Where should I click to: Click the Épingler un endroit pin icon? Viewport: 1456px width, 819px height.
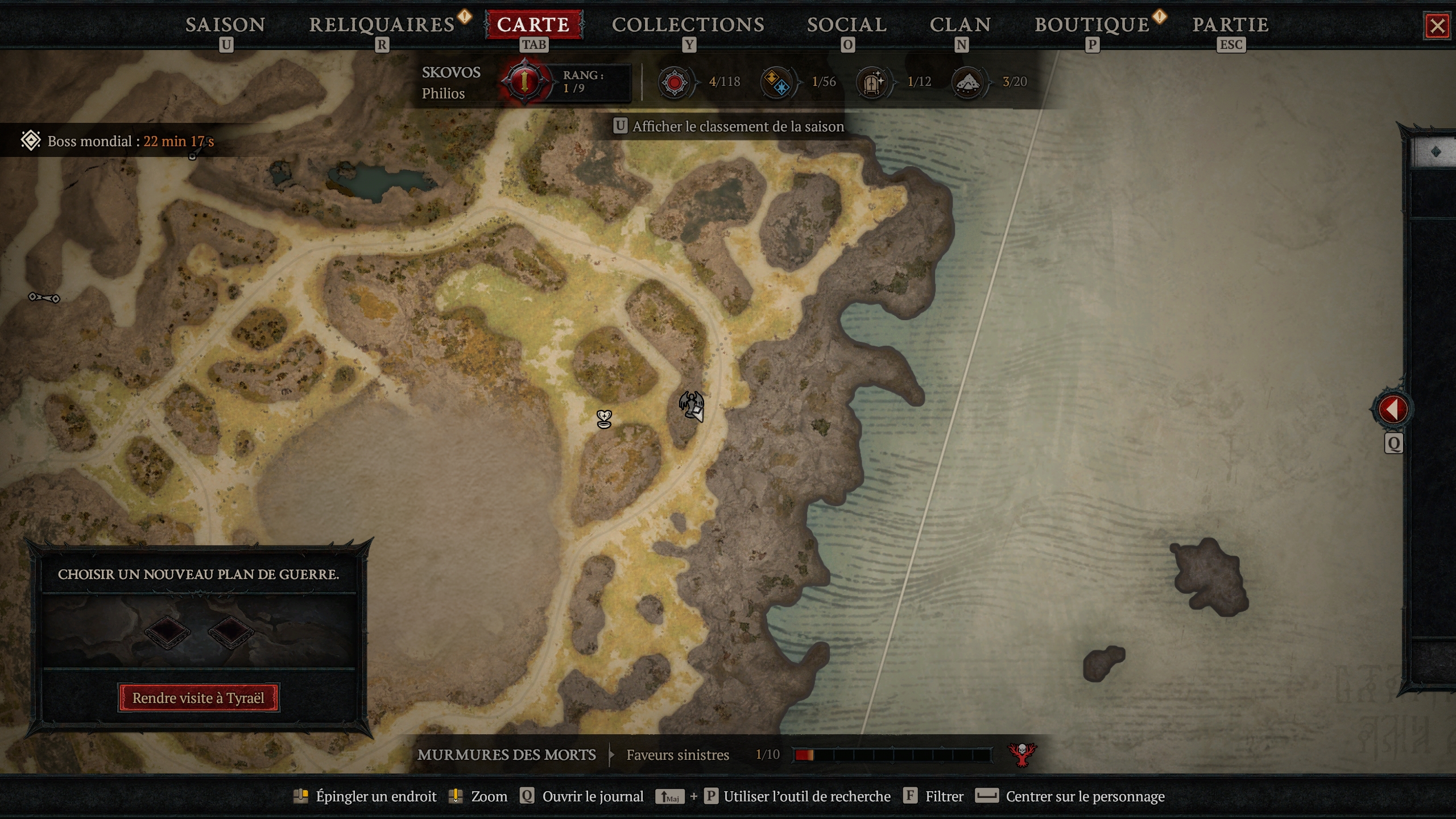coord(301,796)
